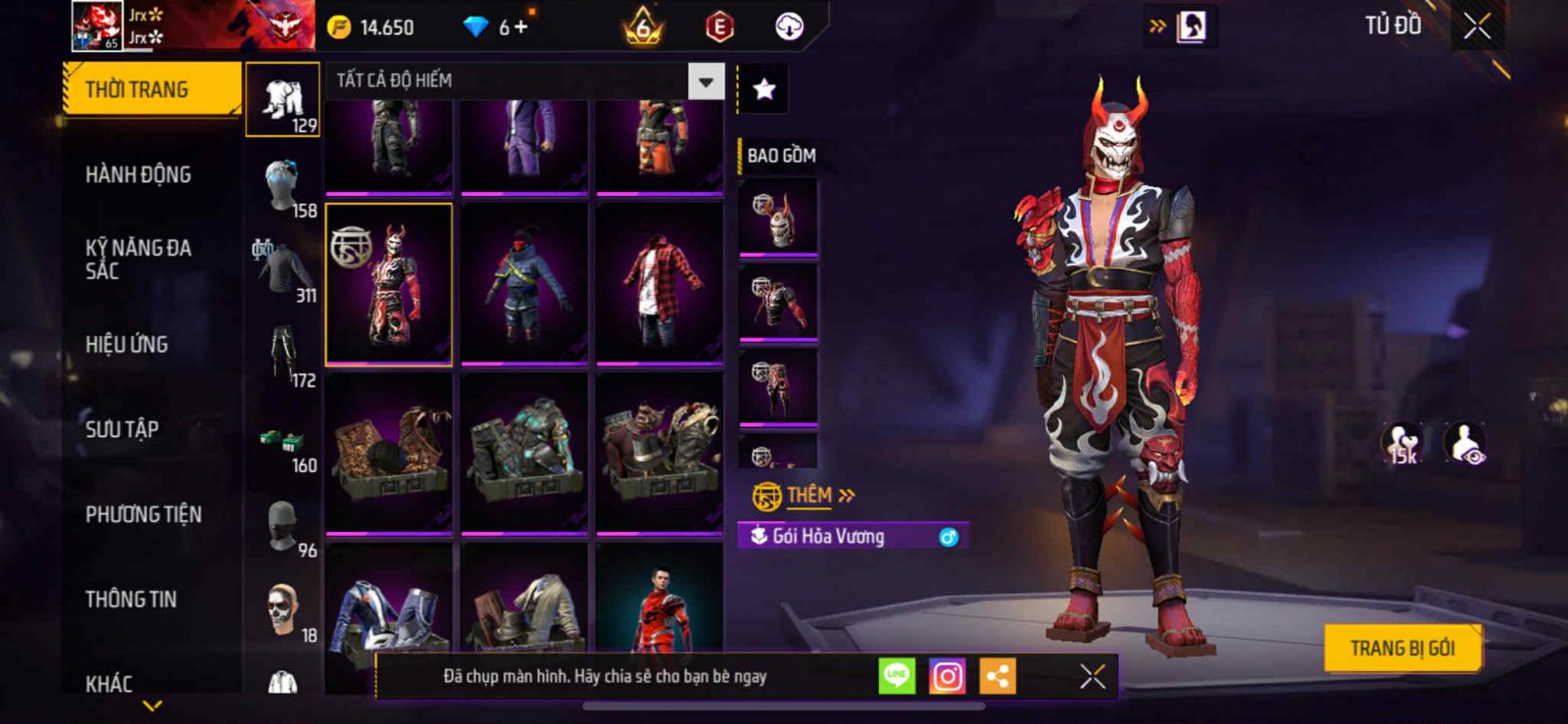Image resolution: width=1568 pixels, height=724 pixels.
Task: Select the red plaid shirt outfit
Action: click(660, 284)
